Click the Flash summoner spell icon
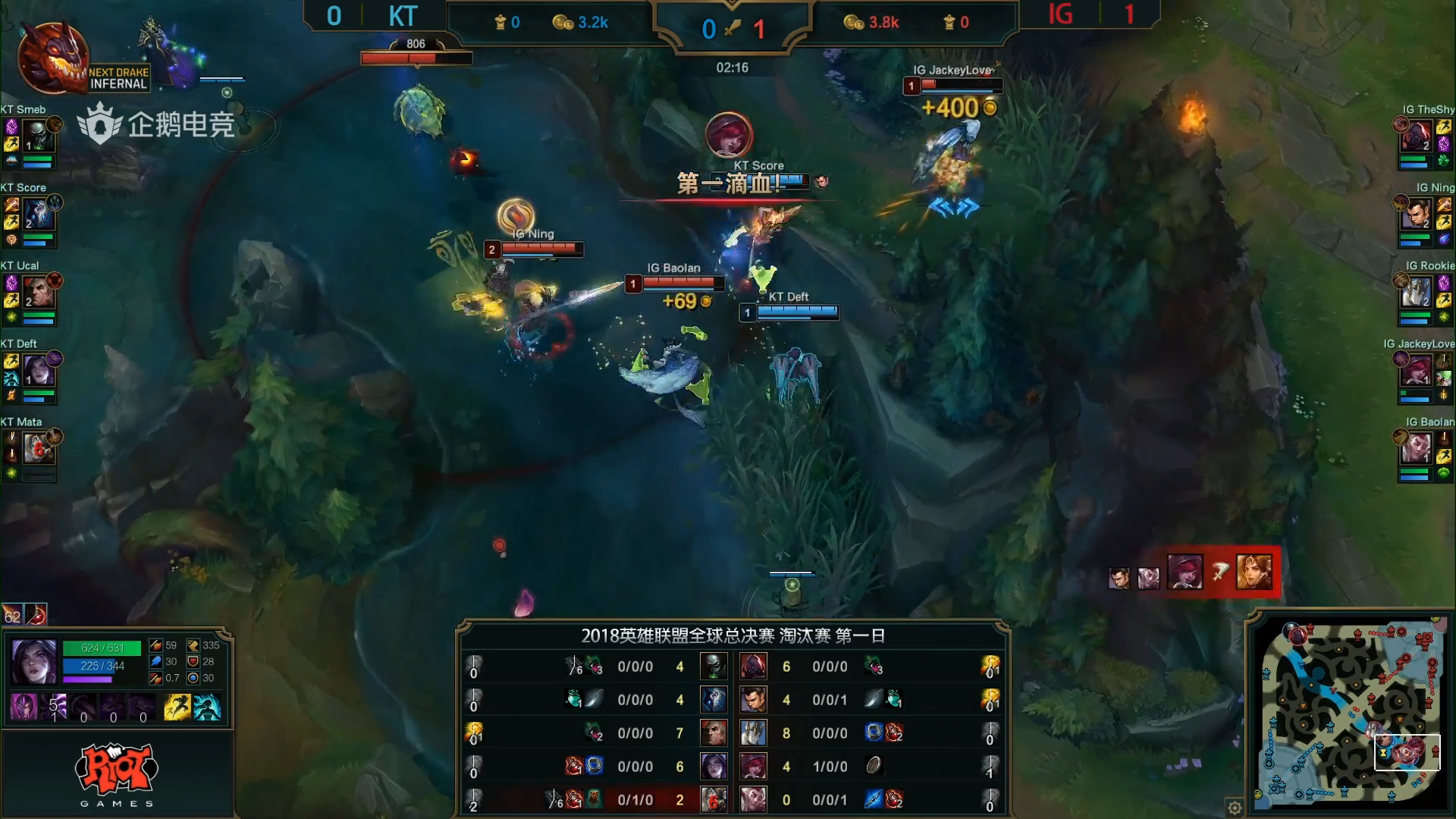The image size is (1456, 819). click(177, 707)
